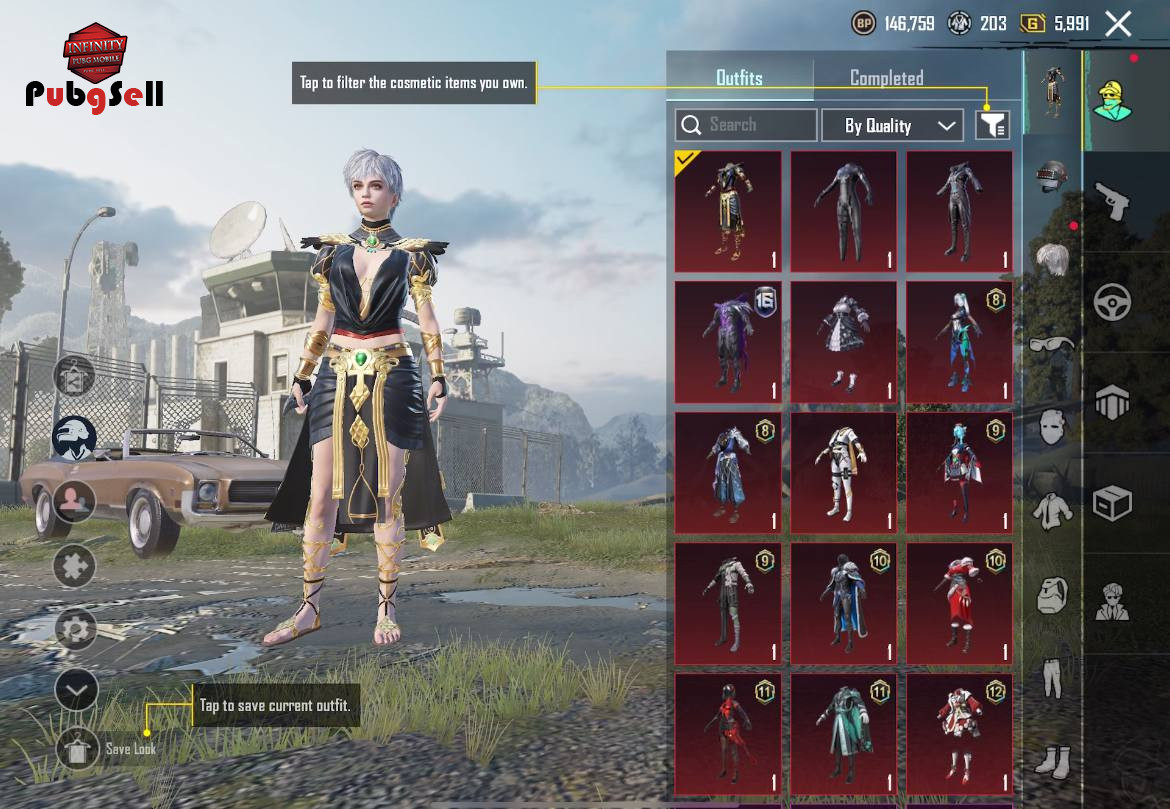Toggle the owned items filter funnel
This screenshot has height=809, width=1170.
click(x=993, y=125)
